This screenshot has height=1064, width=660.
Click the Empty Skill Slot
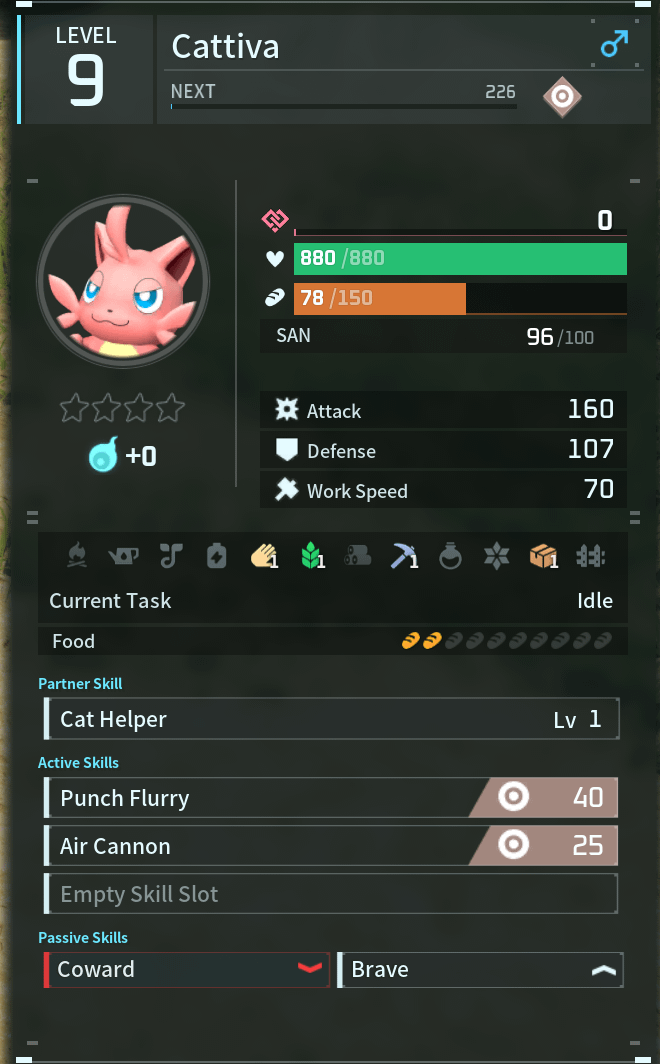(x=331, y=894)
